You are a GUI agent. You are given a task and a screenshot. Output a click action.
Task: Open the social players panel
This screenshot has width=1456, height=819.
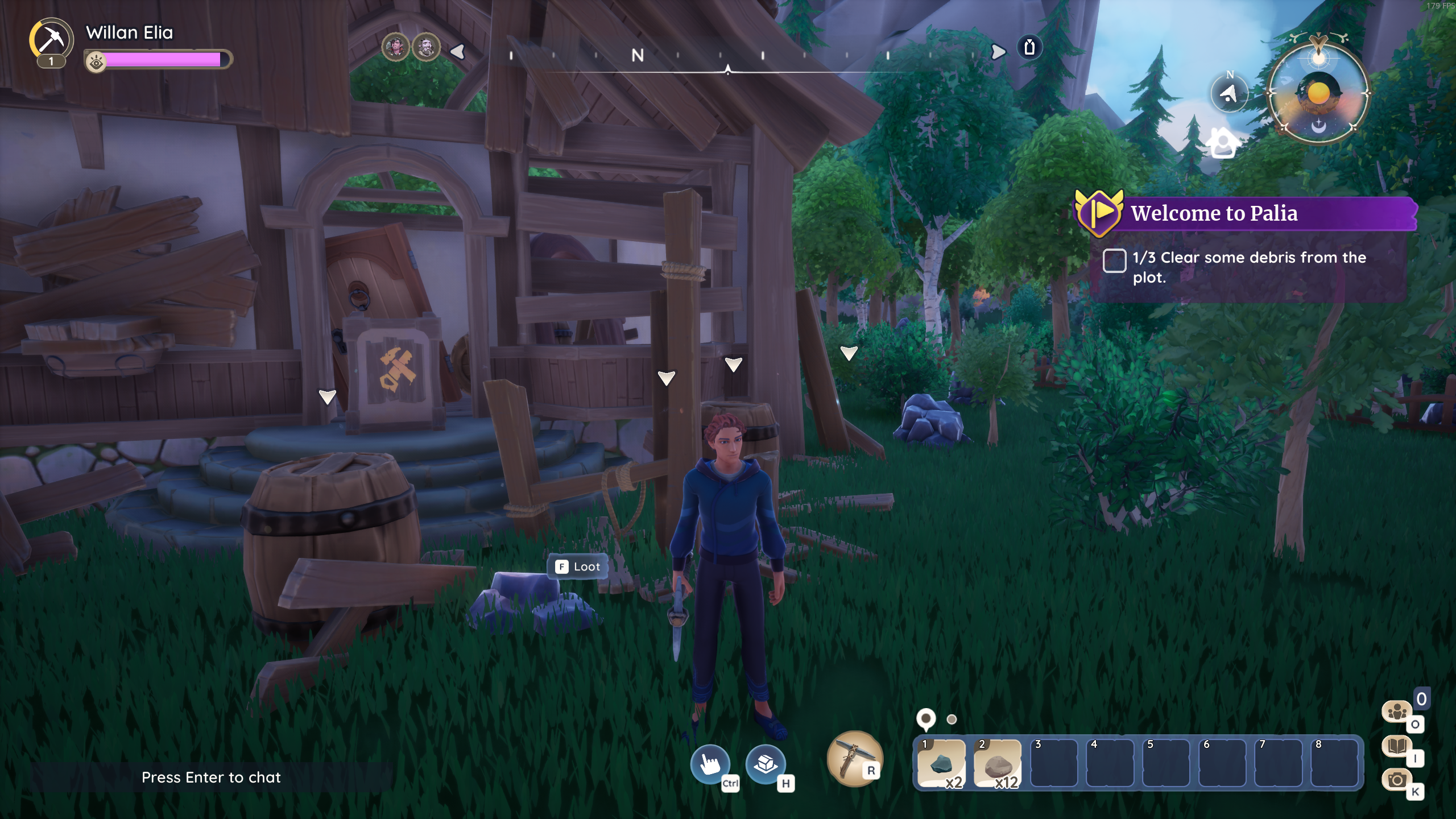(1397, 712)
